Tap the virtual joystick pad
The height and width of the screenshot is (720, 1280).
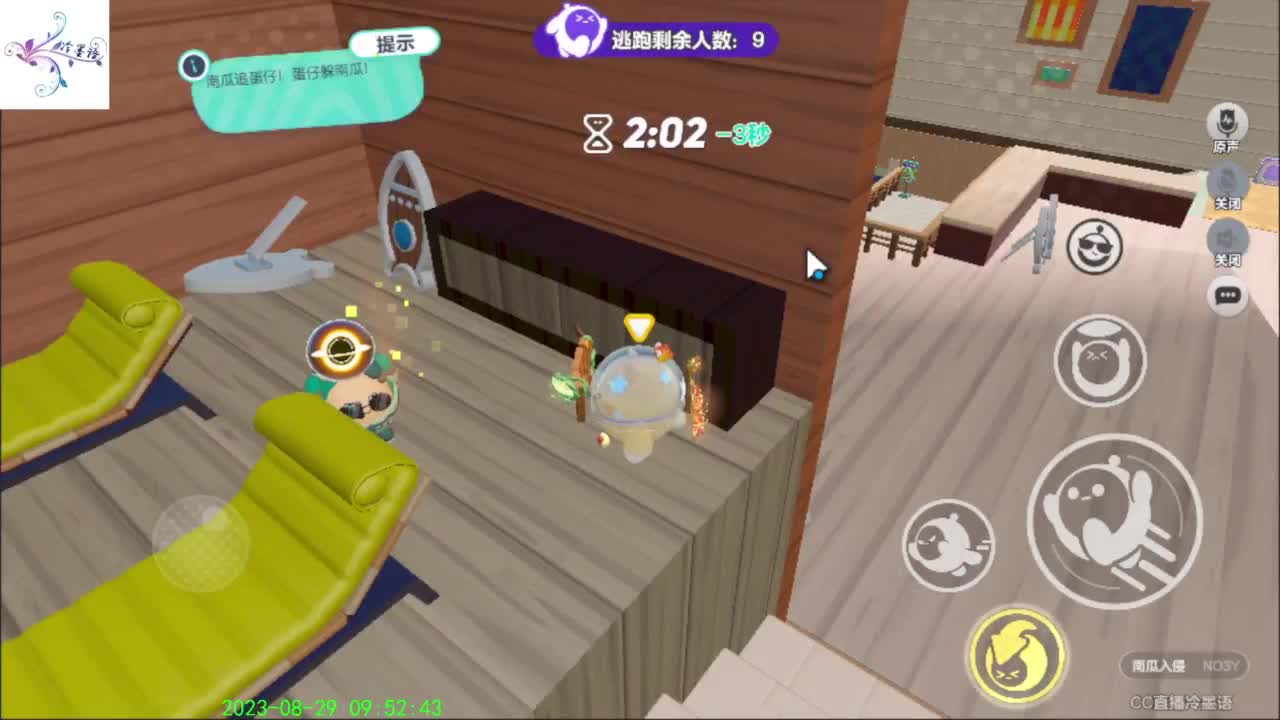pos(200,545)
